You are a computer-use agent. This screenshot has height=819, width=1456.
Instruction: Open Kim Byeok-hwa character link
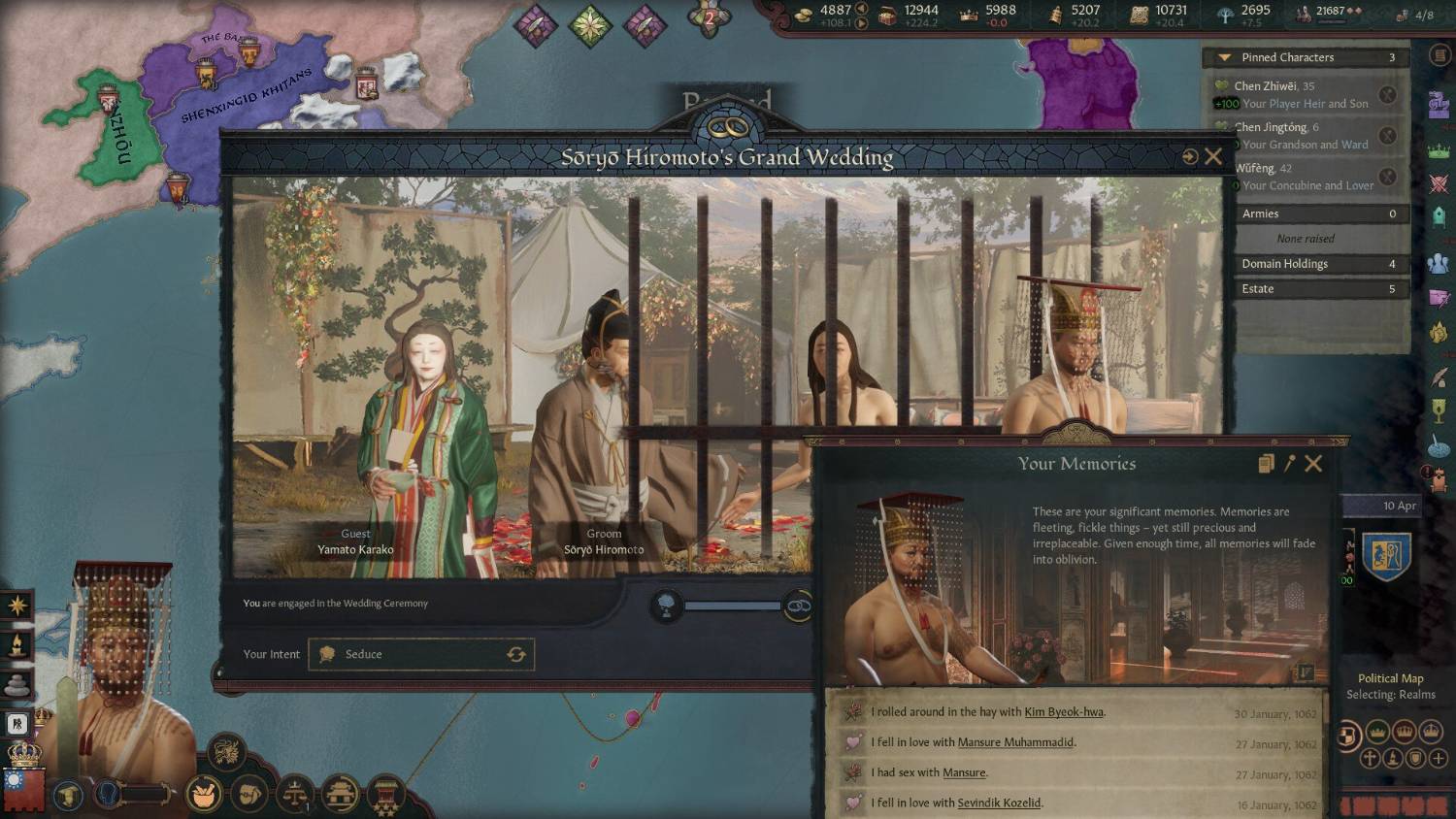(x=1064, y=712)
